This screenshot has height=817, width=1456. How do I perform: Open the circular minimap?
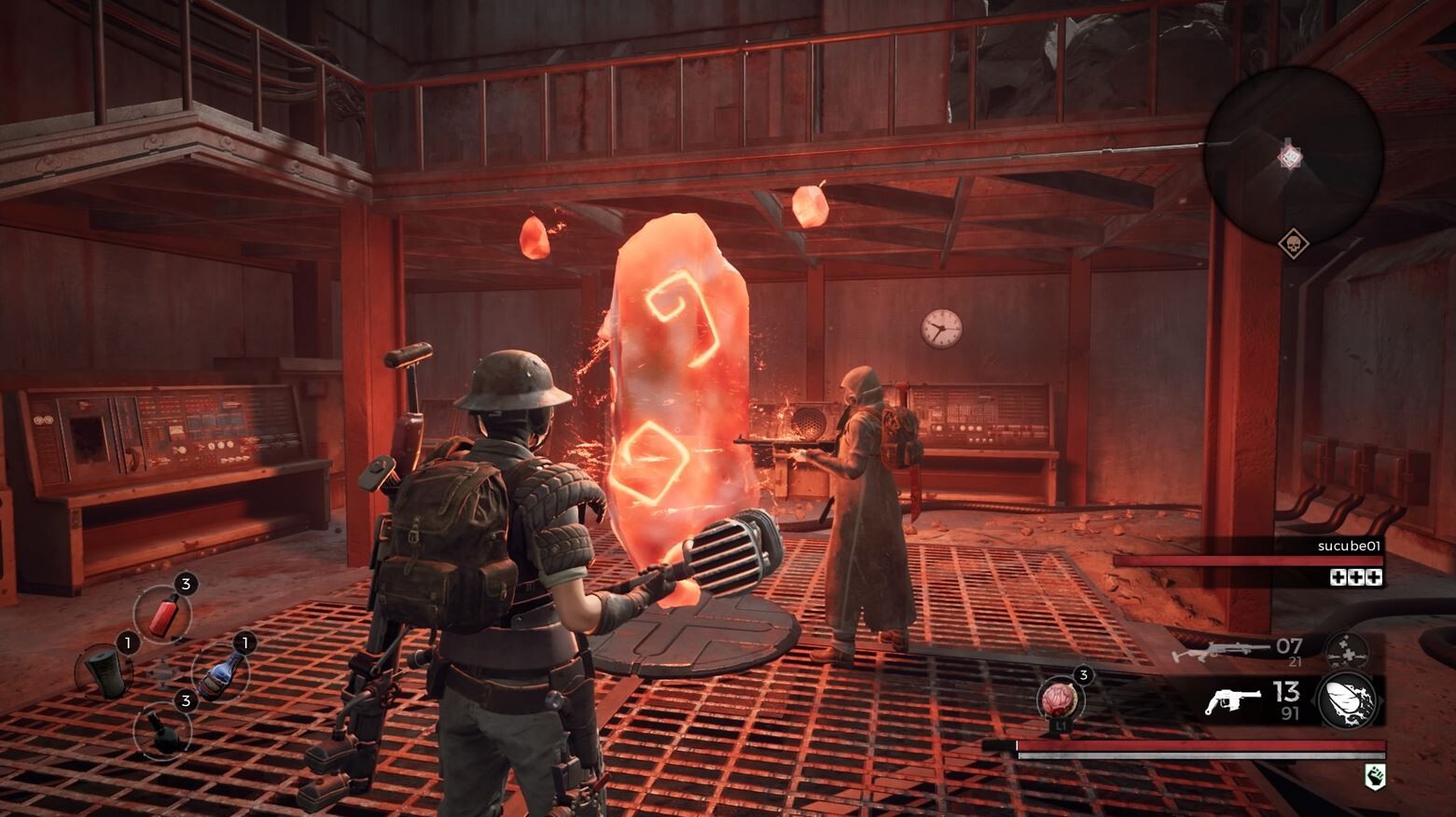click(1292, 154)
